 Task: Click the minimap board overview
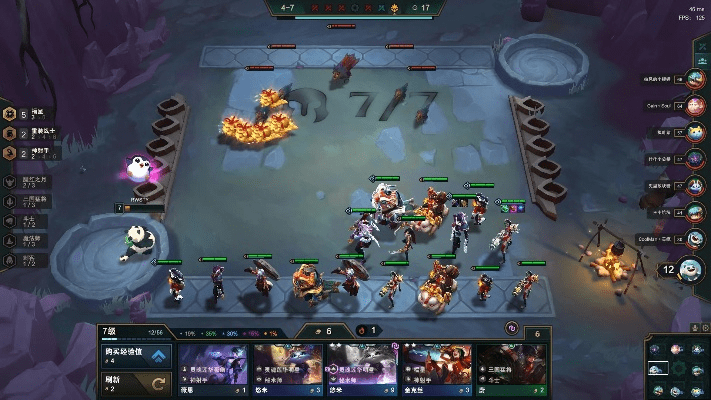pos(677,367)
